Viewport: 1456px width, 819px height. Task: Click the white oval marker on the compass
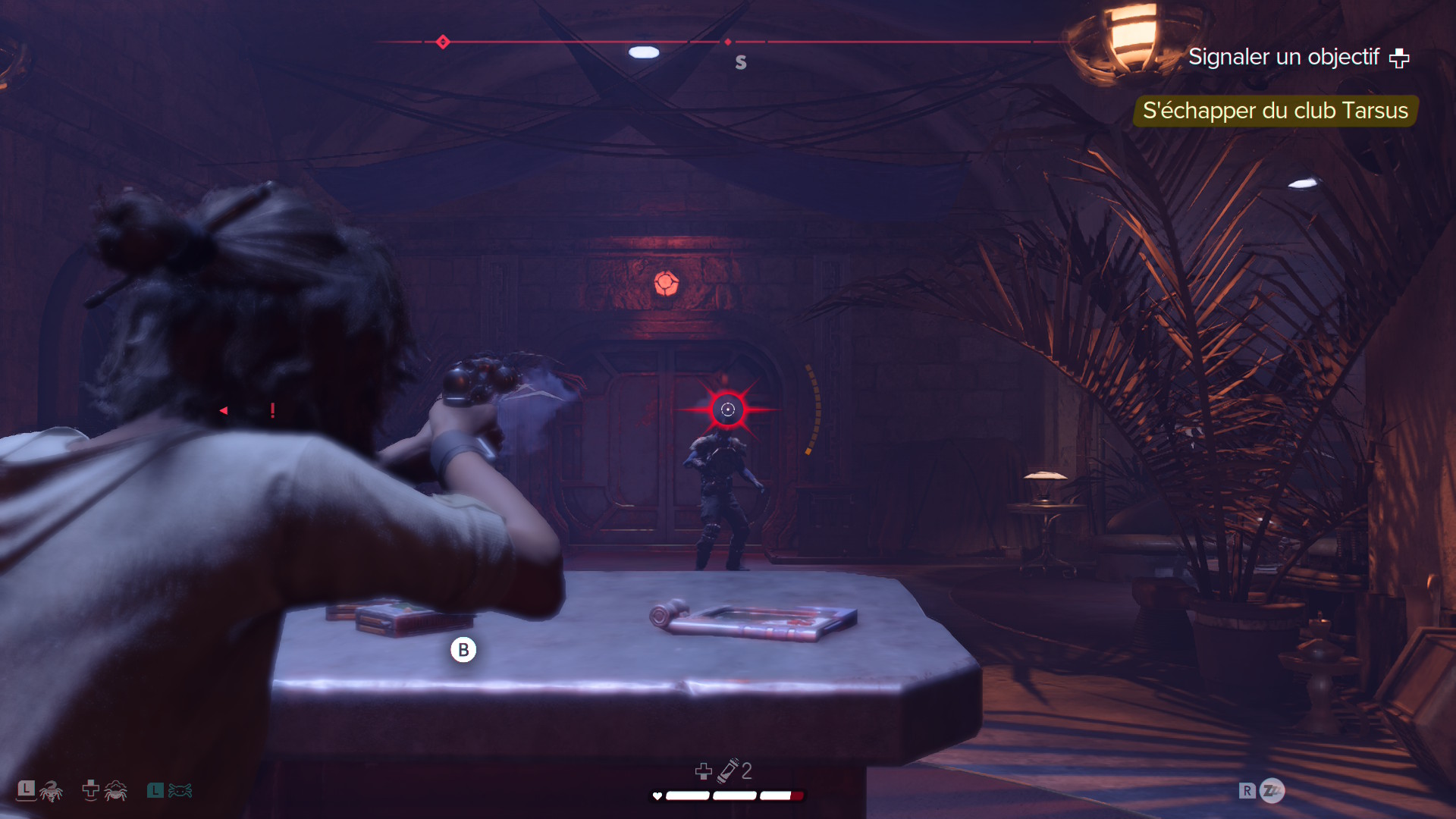644,52
